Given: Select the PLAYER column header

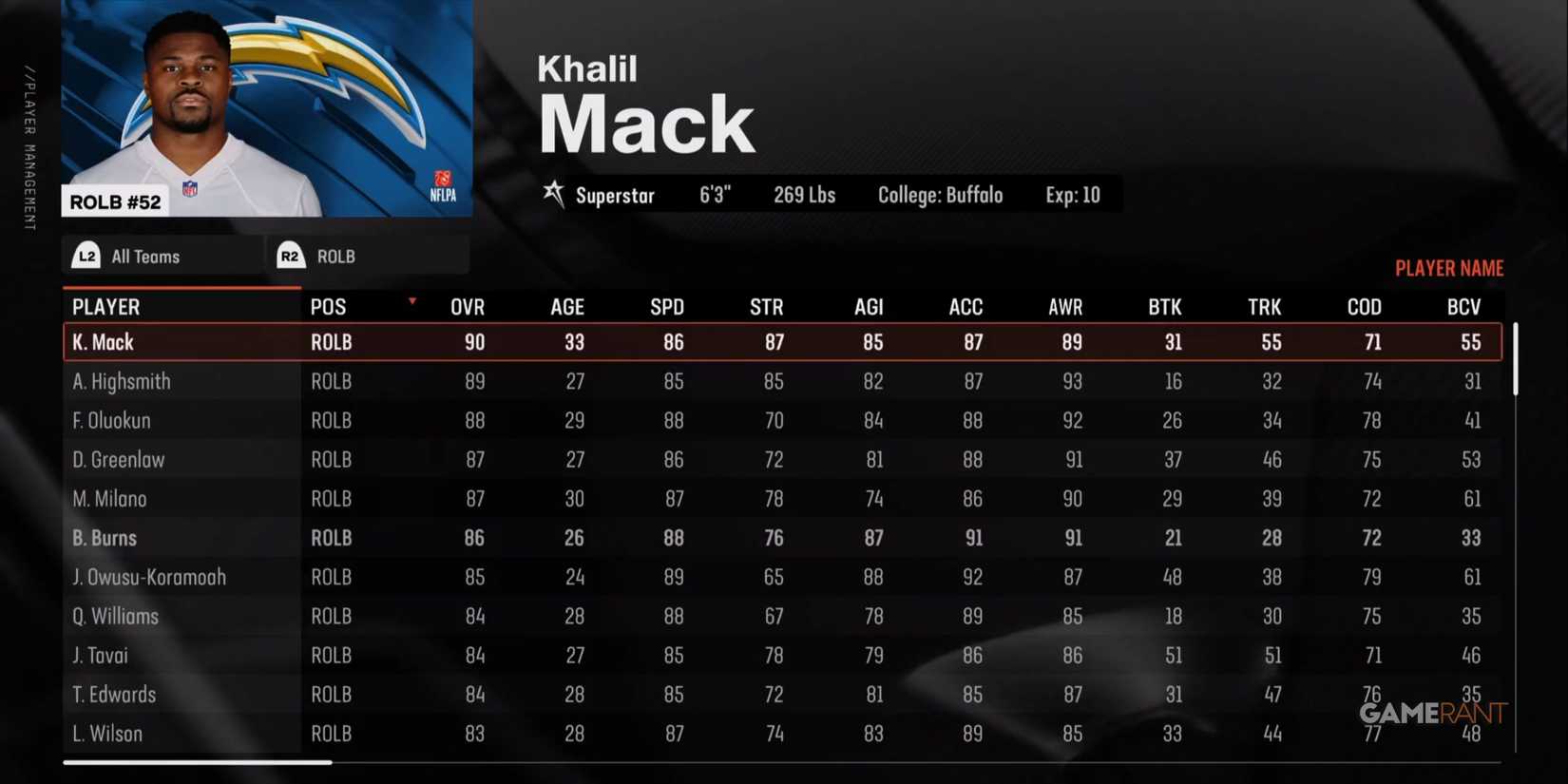Looking at the screenshot, I should point(105,306).
